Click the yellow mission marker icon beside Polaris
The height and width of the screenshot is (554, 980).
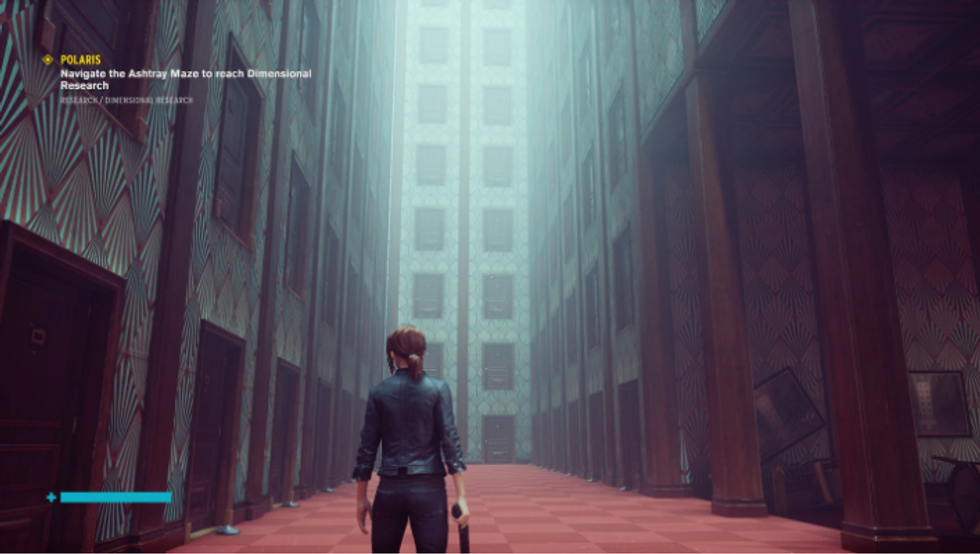[47, 60]
